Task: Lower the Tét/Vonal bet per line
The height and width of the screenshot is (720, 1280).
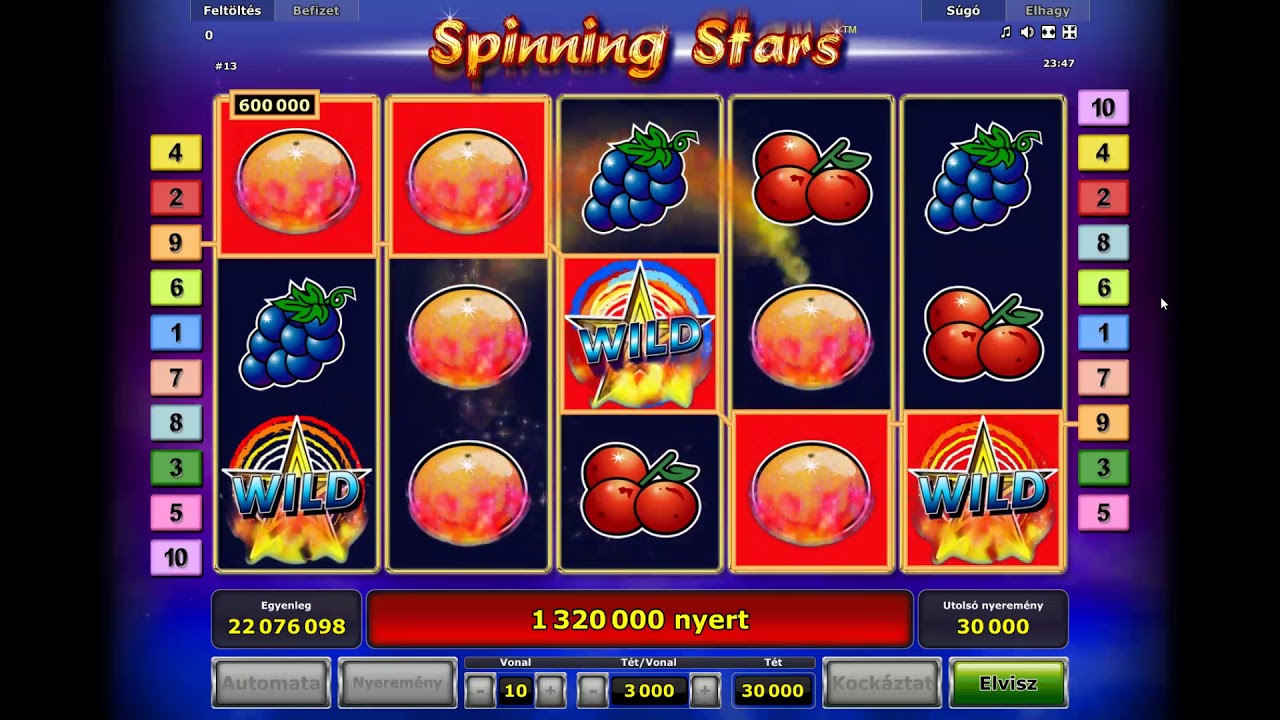Action: [592, 690]
